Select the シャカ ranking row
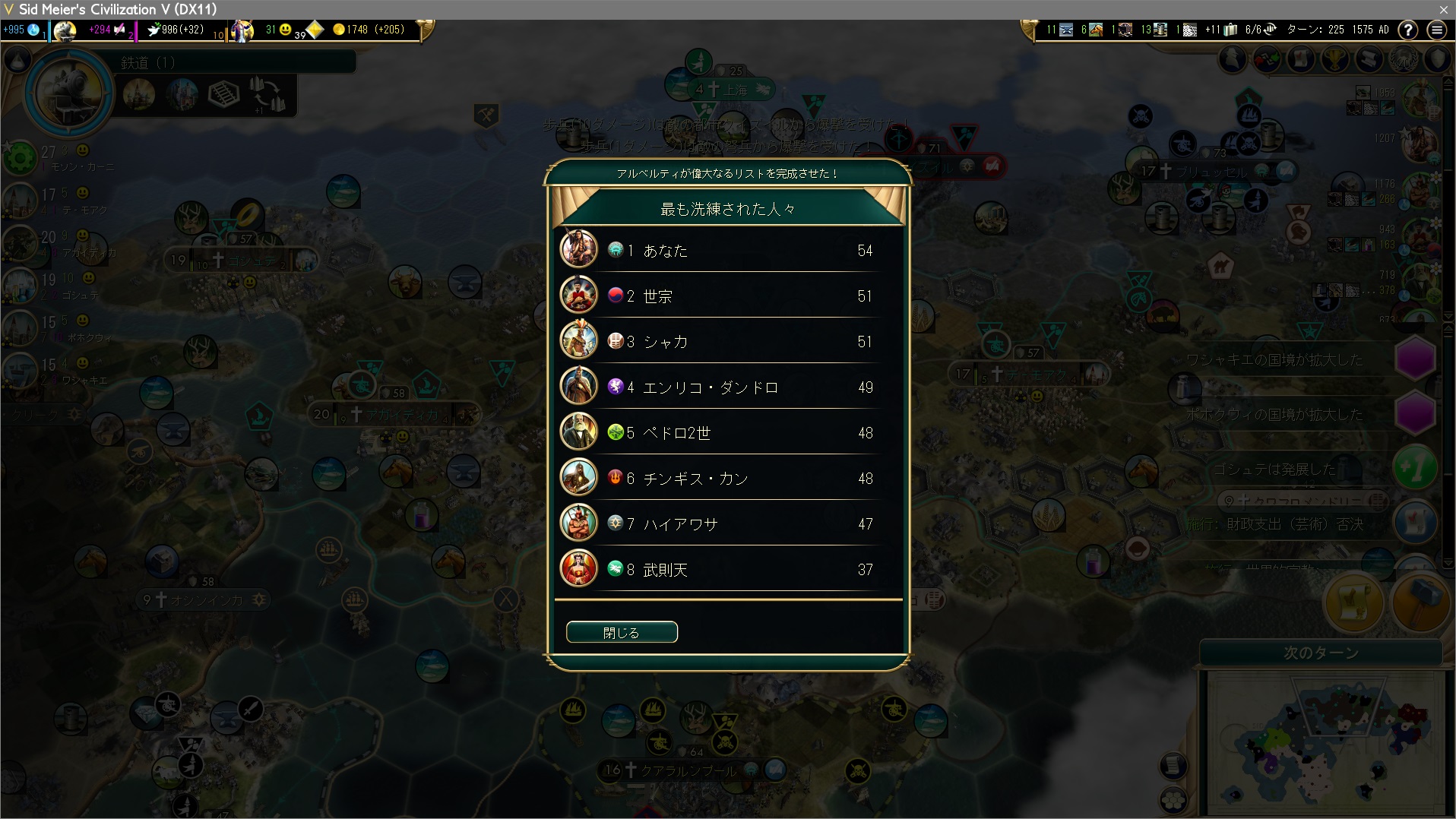 [728, 341]
